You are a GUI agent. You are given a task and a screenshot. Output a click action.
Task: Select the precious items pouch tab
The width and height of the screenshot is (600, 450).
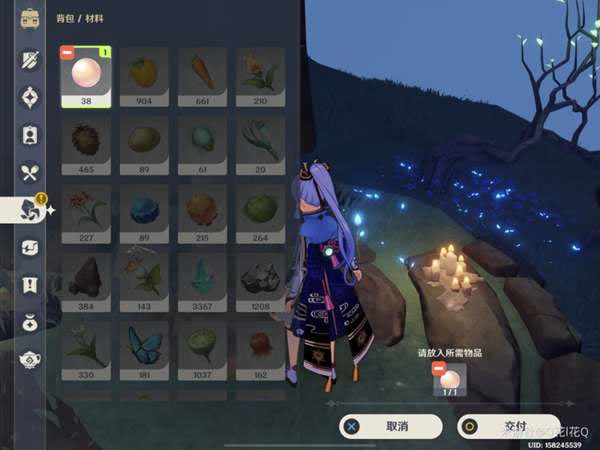[x=30, y=322]
